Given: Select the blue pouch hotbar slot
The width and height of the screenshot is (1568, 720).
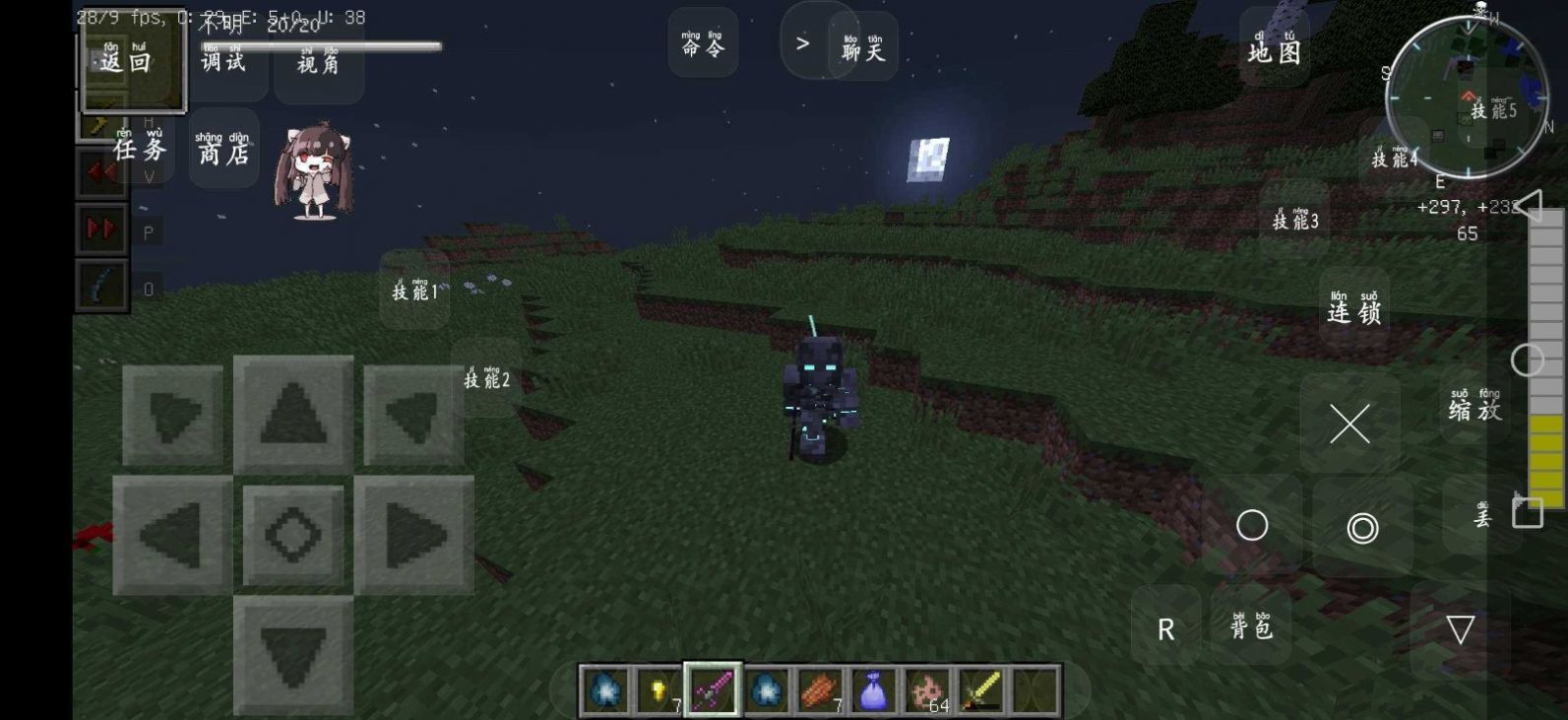Looking at the screenshot, I should pyautogui.click(x=873, y=689).
